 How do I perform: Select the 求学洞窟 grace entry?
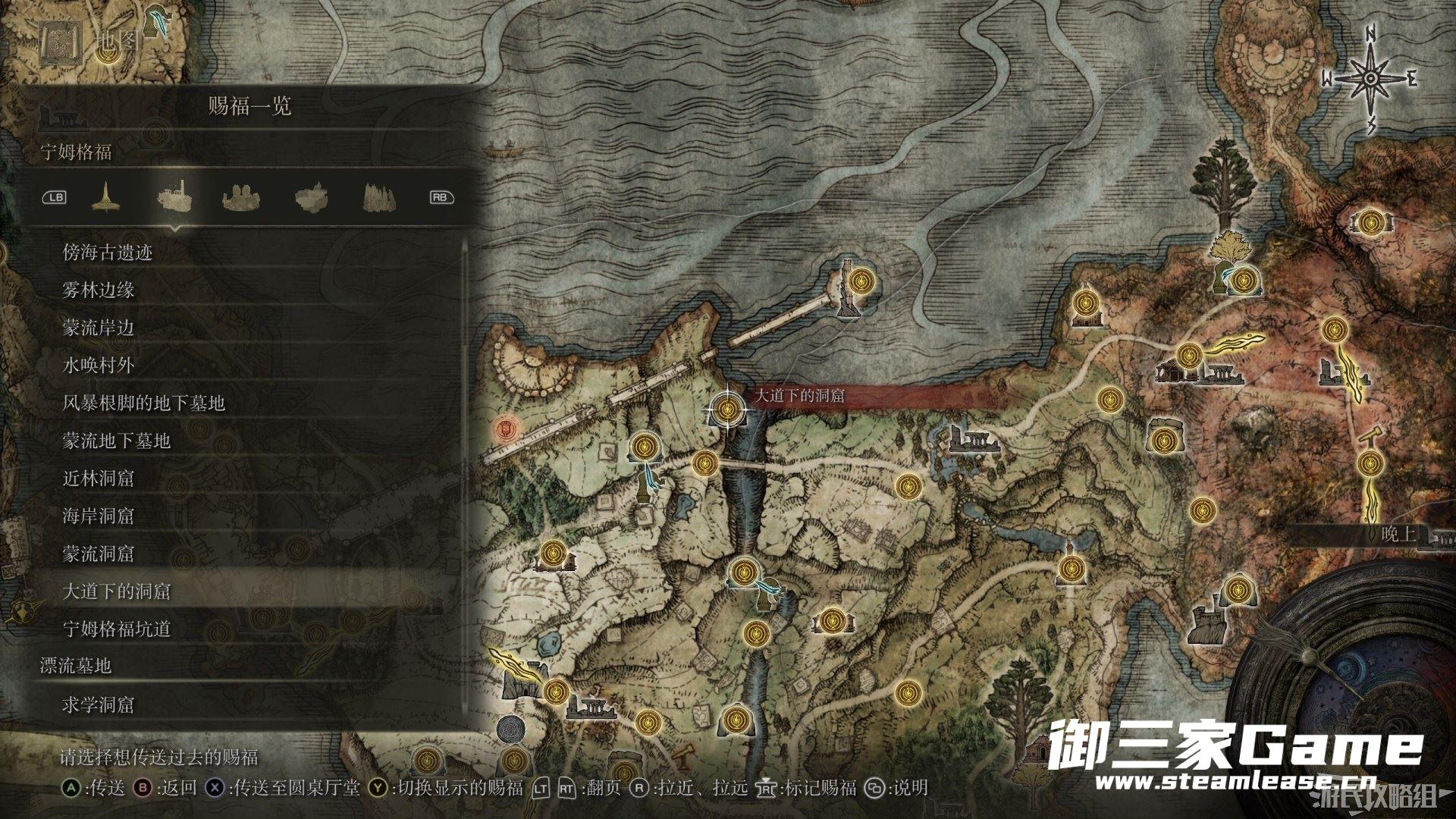pyautogui.click(x=99, y=704)
